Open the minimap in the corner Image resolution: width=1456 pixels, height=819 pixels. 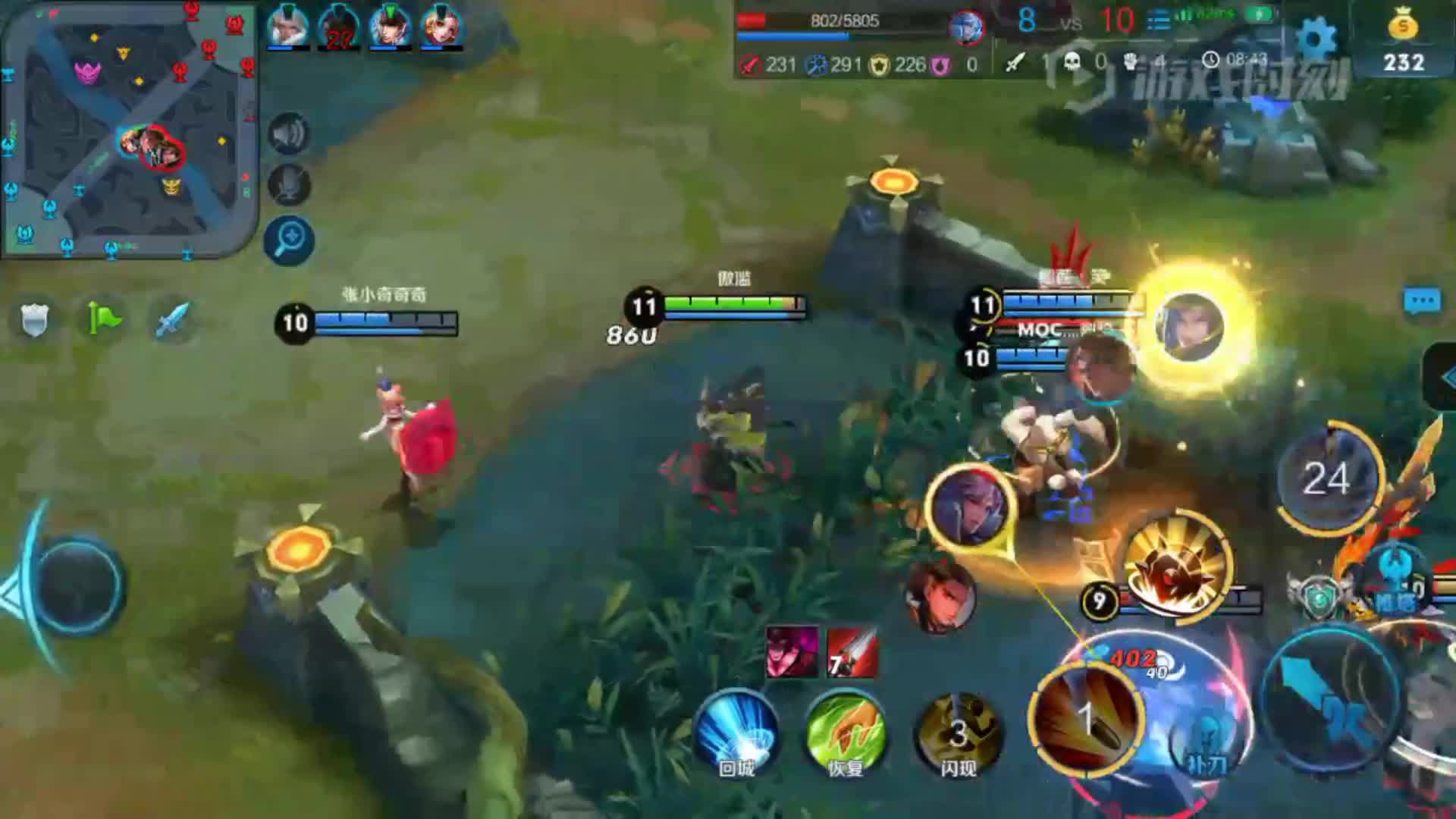click(x=129, y=129)
